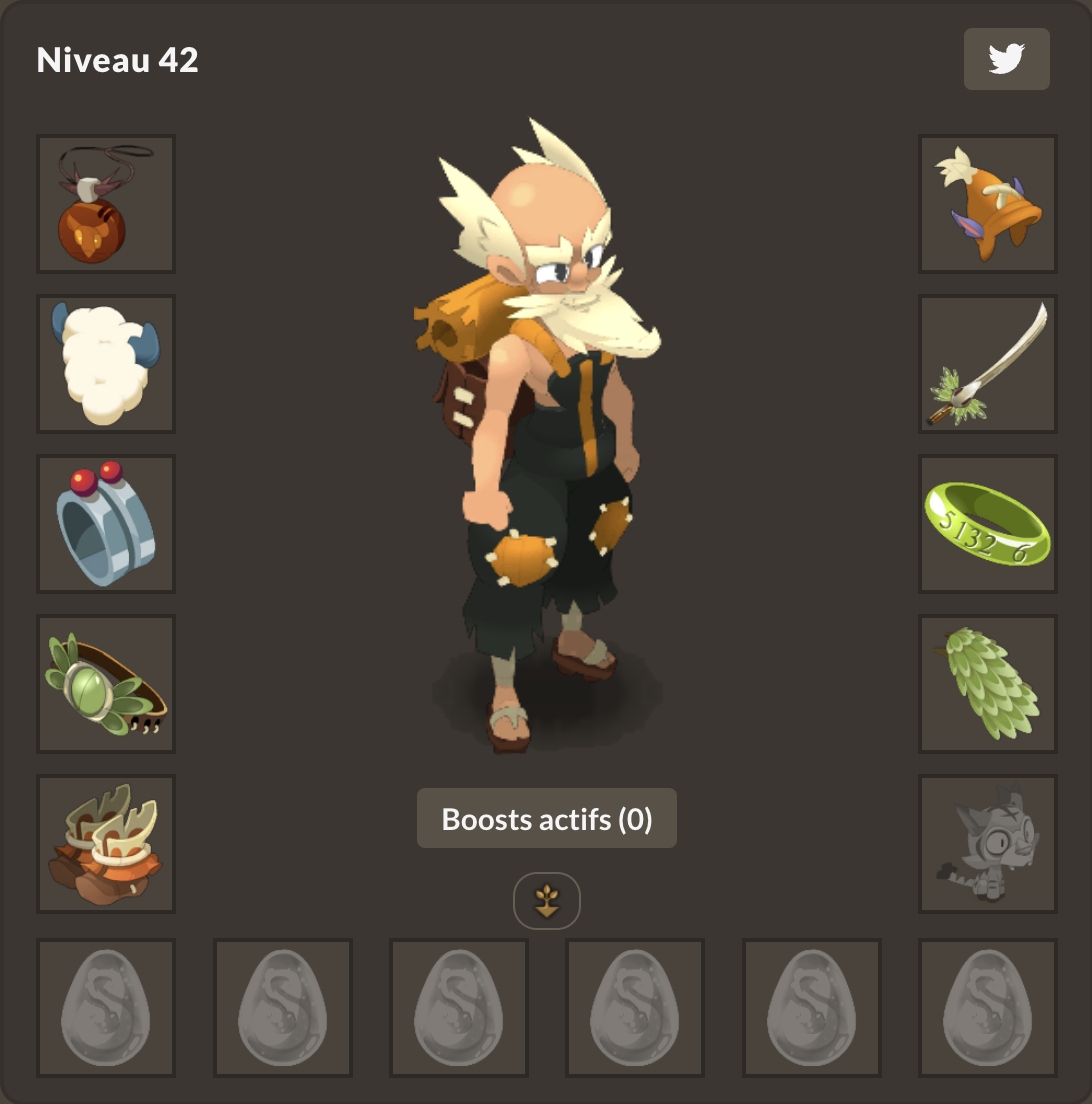Screen dimensions: 1092x1104
Task: Click the orange fish hat slot
Action: tap(987, 204)
